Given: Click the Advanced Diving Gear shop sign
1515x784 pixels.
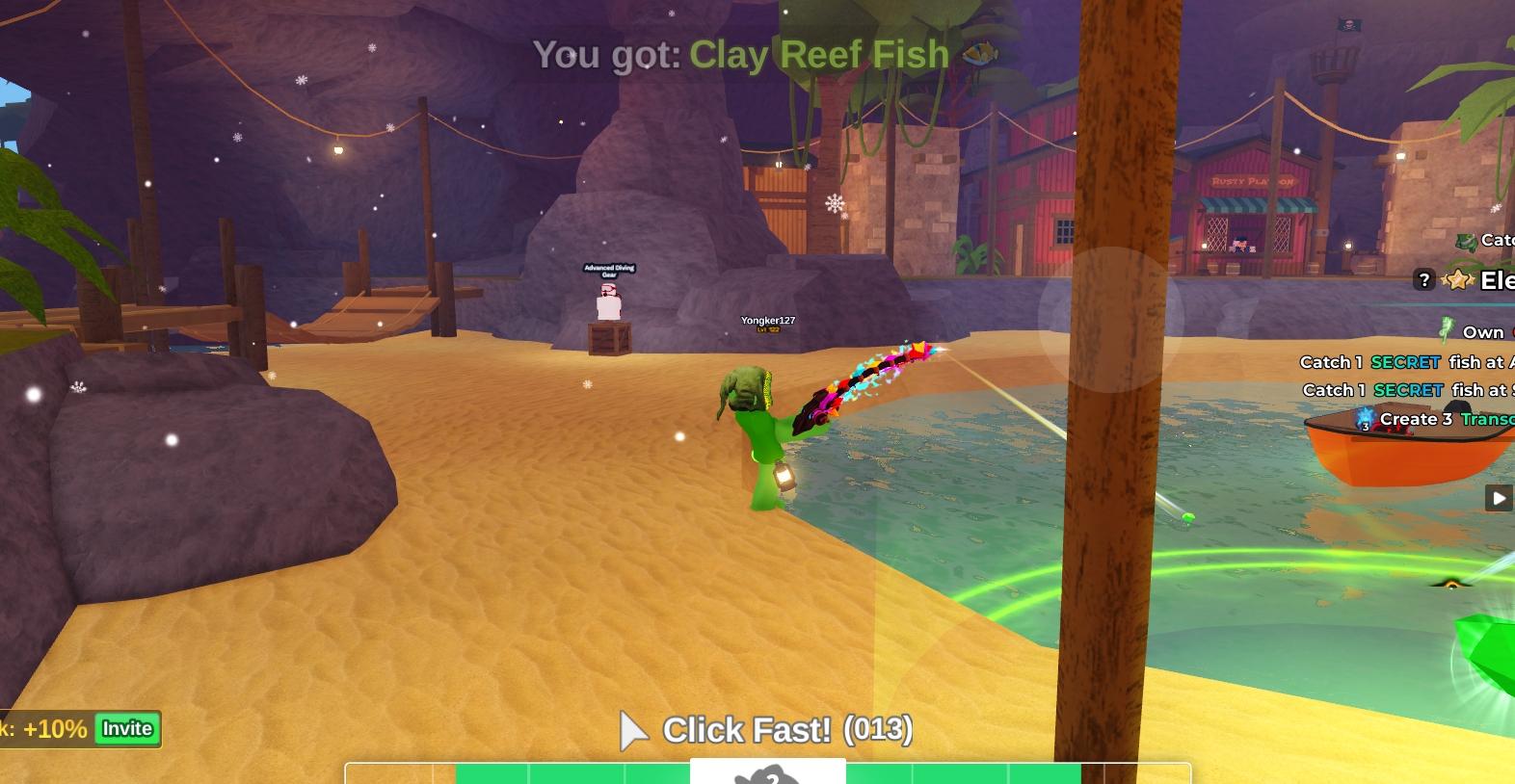Looking at the screenshot, I should tap(607, 273).
